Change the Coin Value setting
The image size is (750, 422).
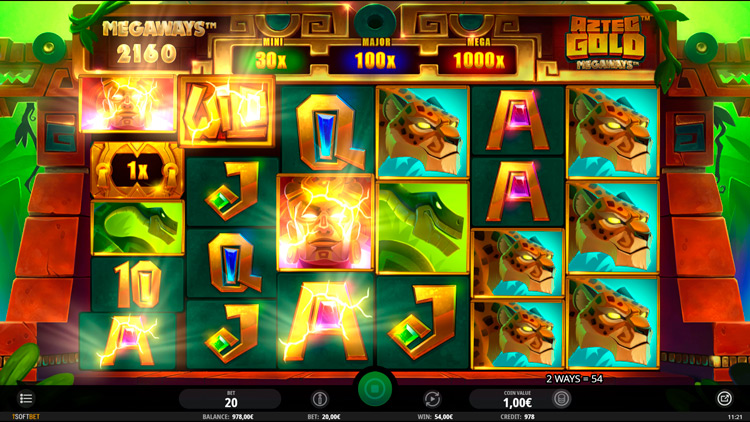tap(517, 399)
